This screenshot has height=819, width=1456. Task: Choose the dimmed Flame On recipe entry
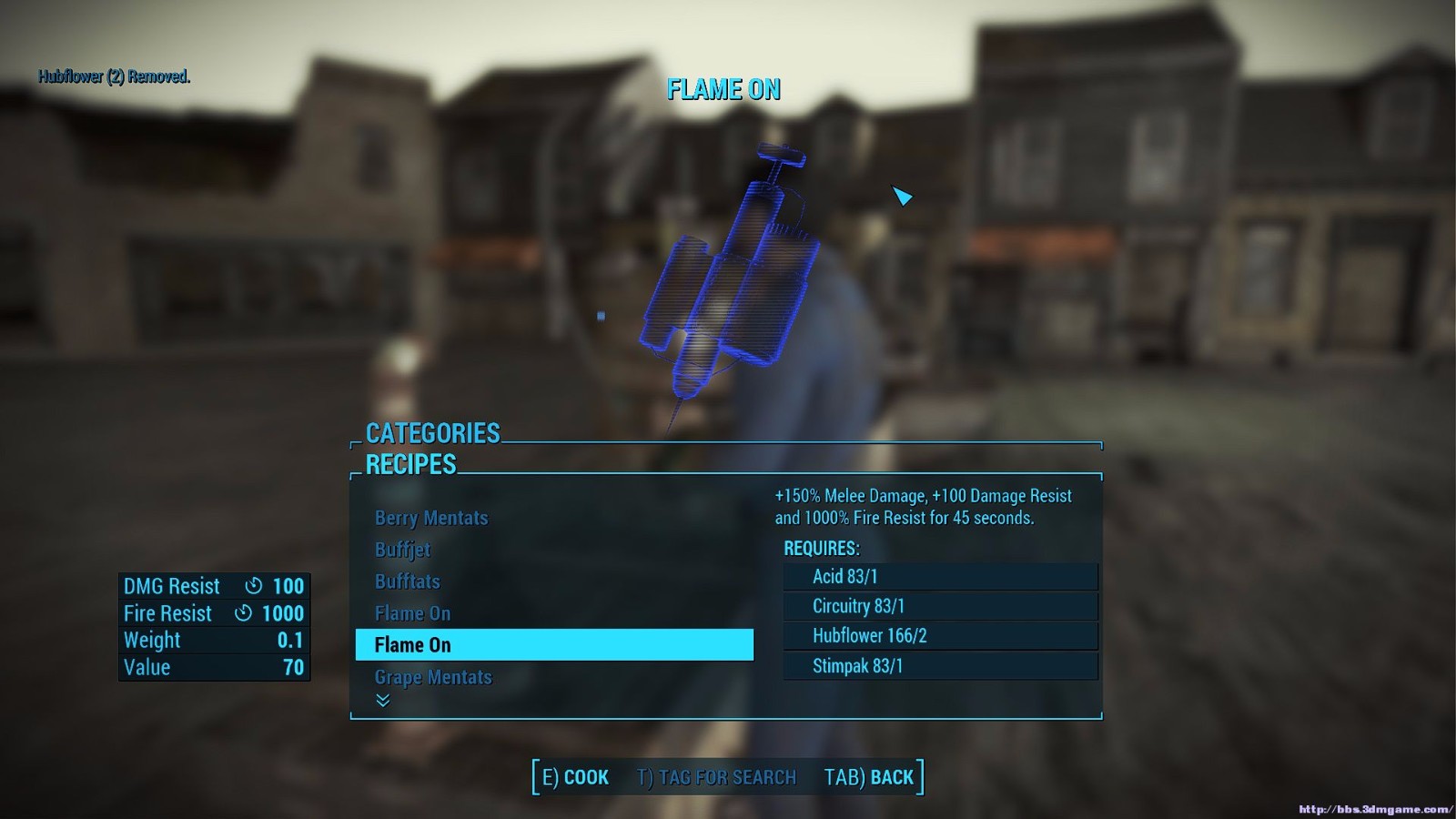(413, 613)
